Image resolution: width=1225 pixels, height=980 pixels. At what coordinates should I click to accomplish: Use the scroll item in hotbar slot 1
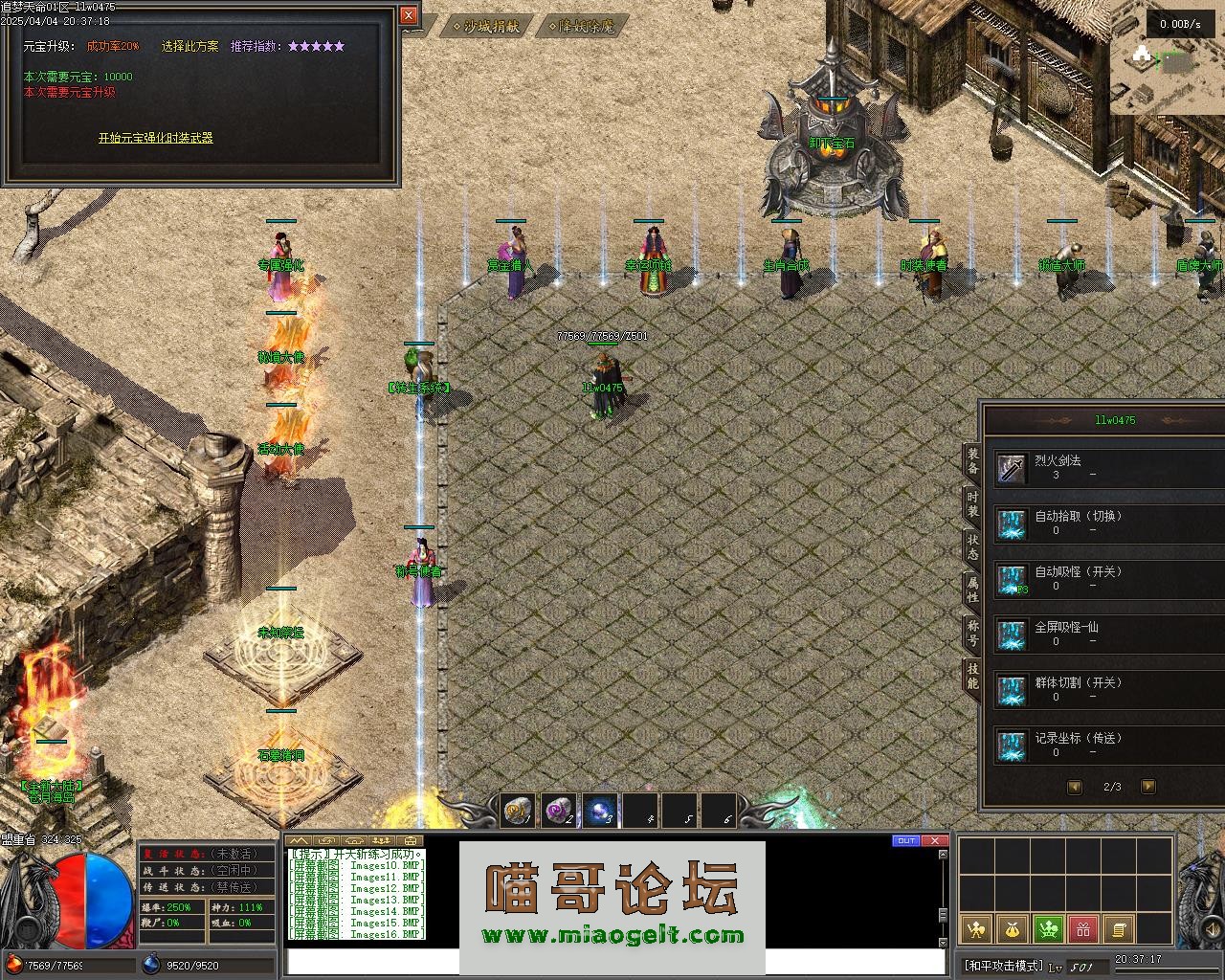coord(519,811)
